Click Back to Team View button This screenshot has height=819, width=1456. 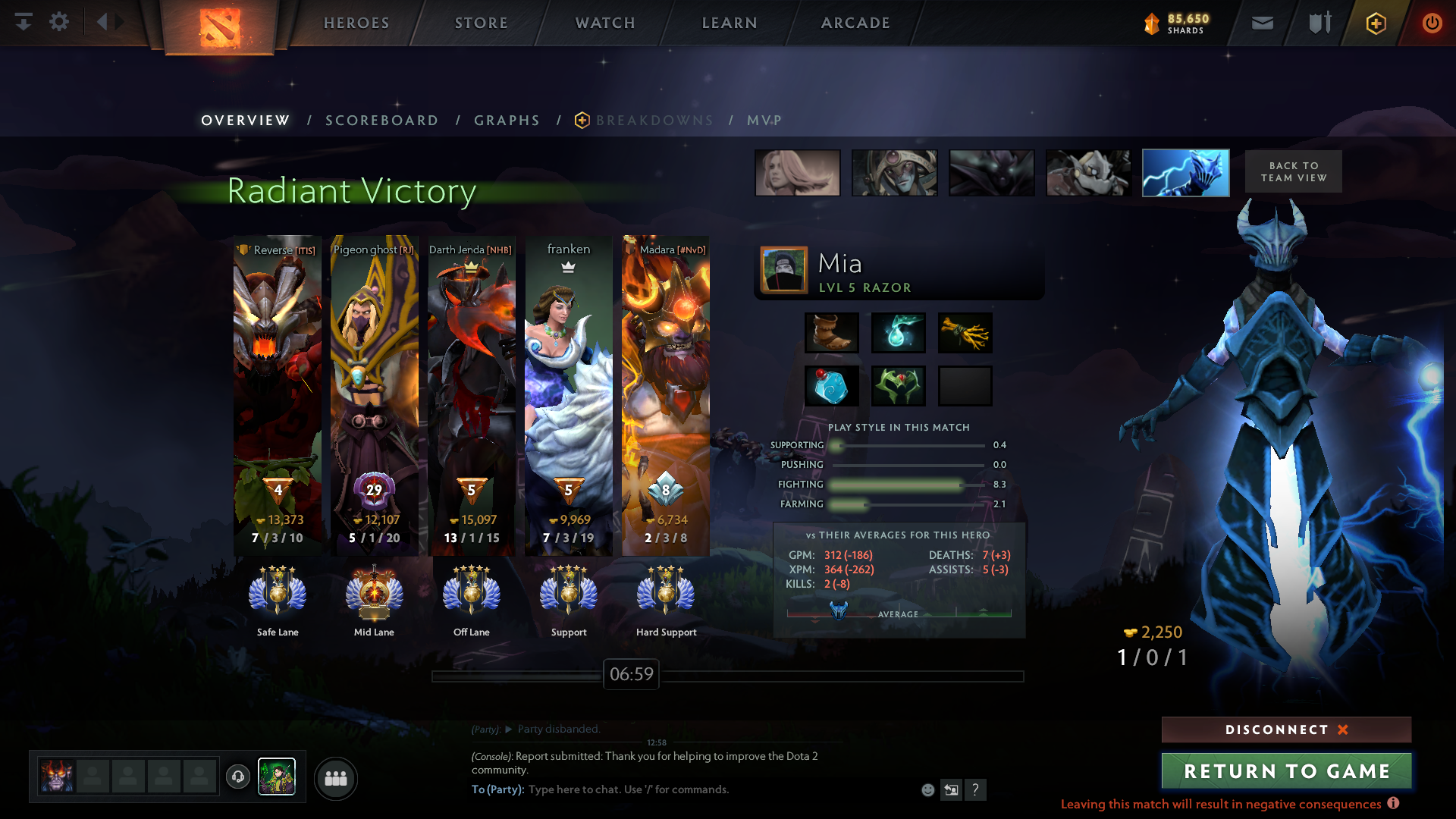click(x=1293, y=171)
